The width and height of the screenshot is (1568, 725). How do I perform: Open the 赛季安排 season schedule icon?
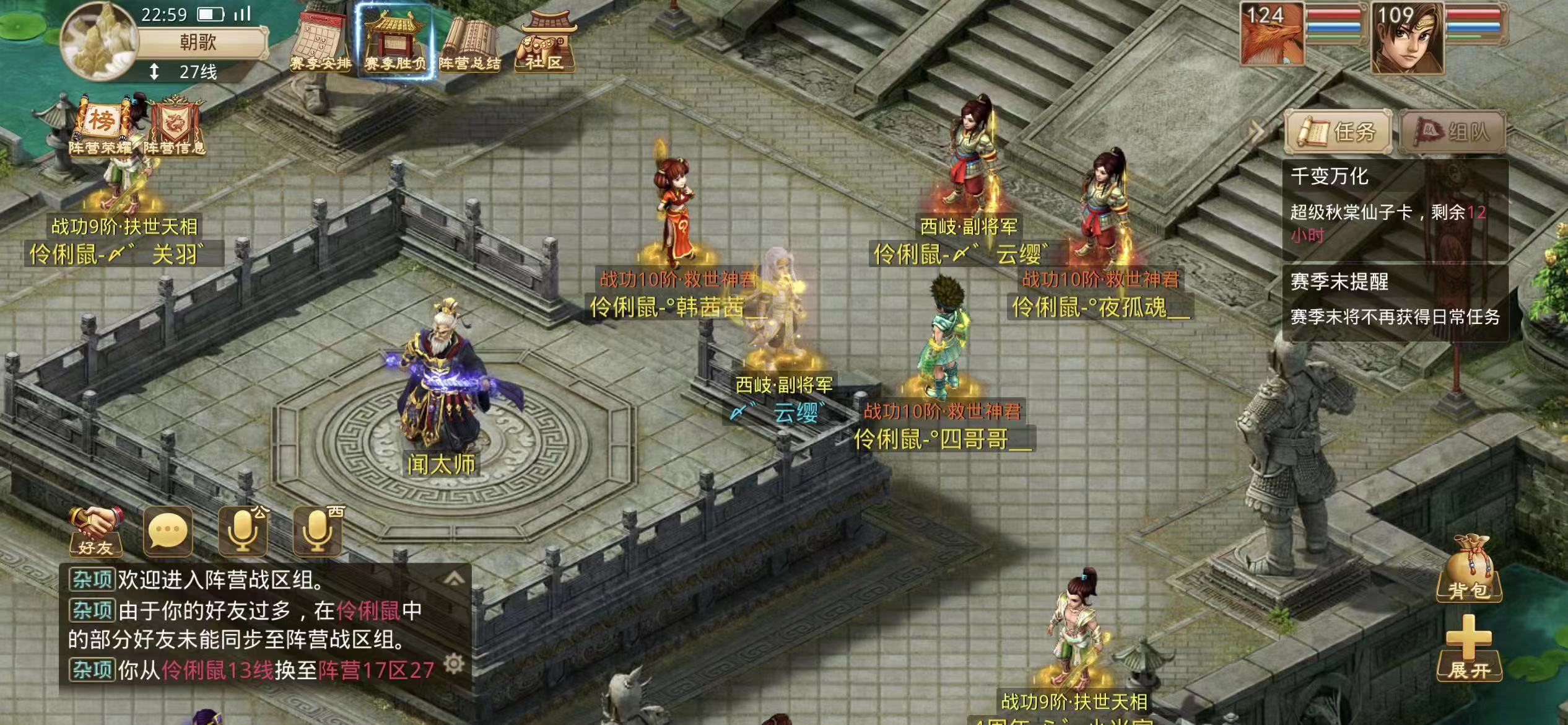point(321,42)
